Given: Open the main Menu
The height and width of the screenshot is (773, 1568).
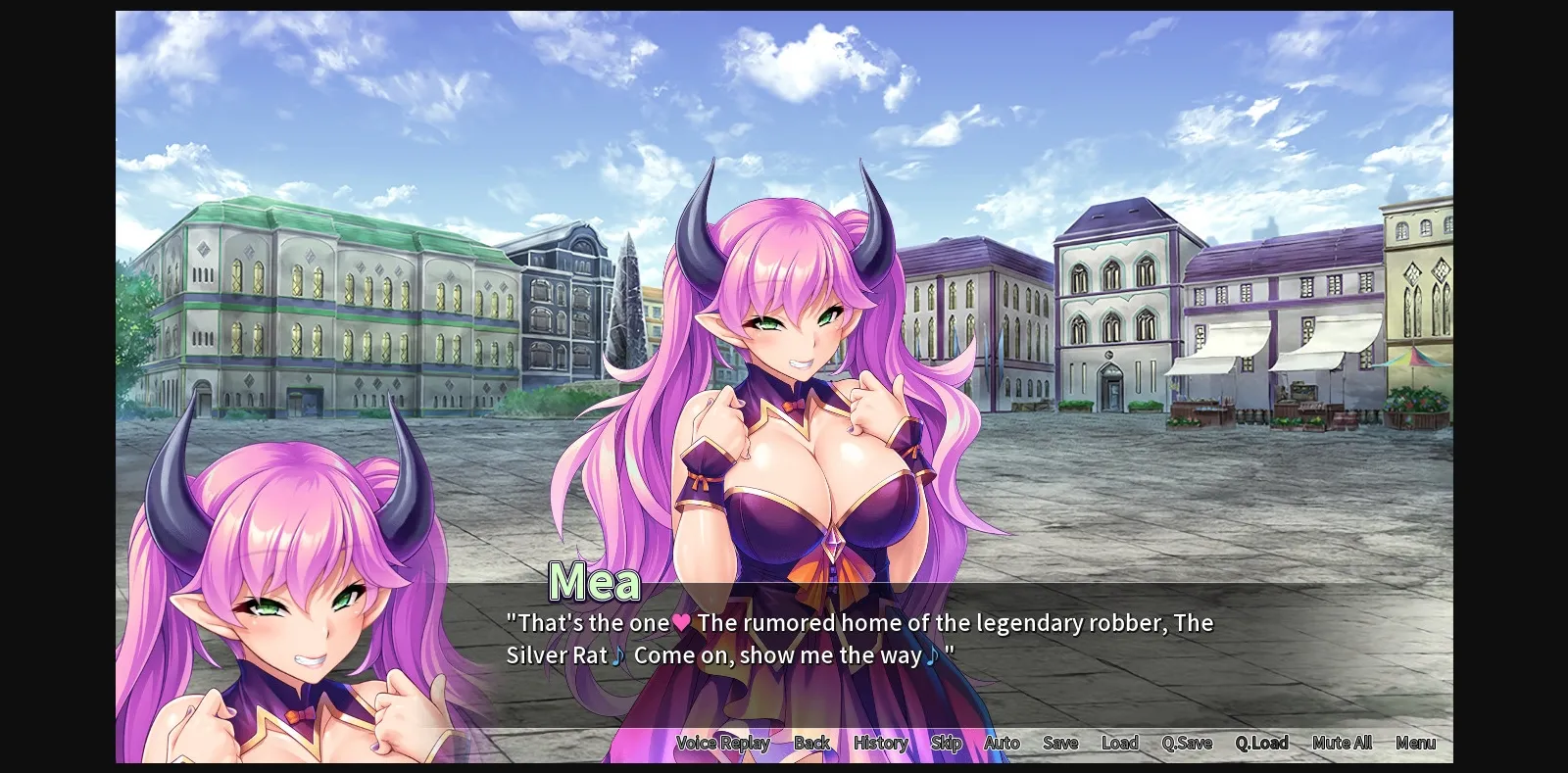Looking at the screenshot, I should pyautogui.click(x=1416, y=743).
